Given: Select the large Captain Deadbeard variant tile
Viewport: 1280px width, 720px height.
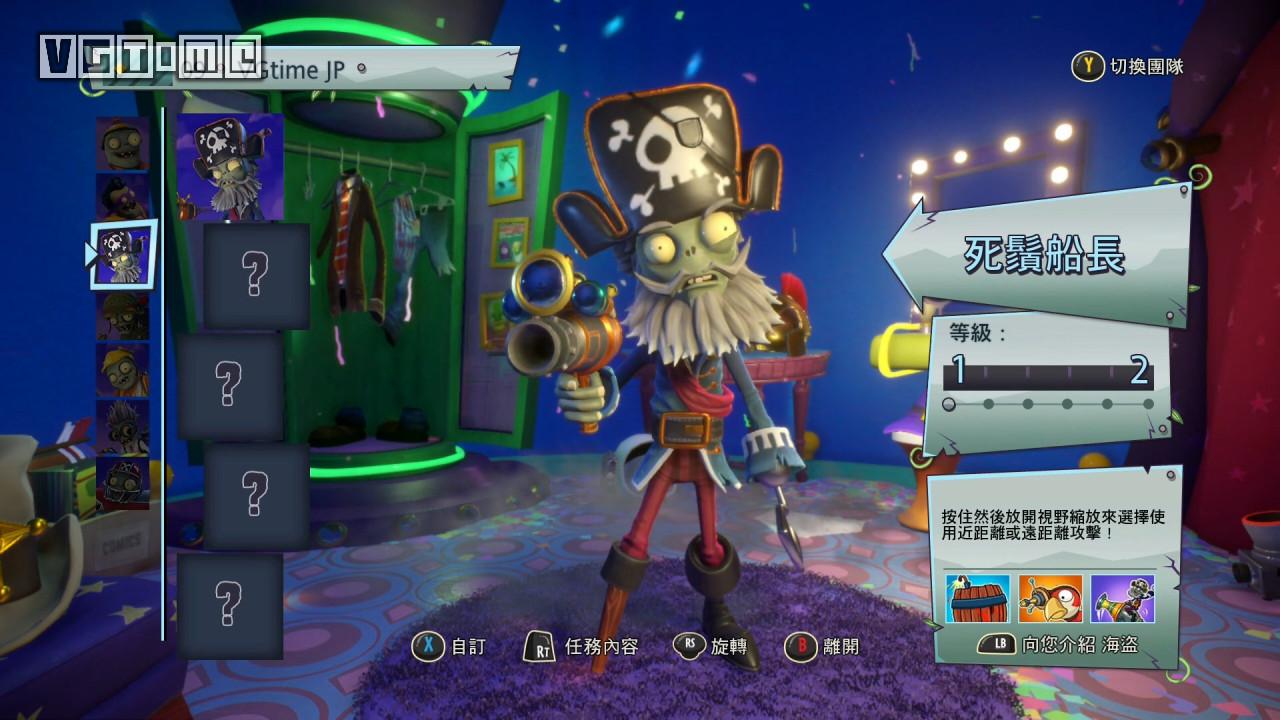Looking at the screenshot, I should (229, 165).
